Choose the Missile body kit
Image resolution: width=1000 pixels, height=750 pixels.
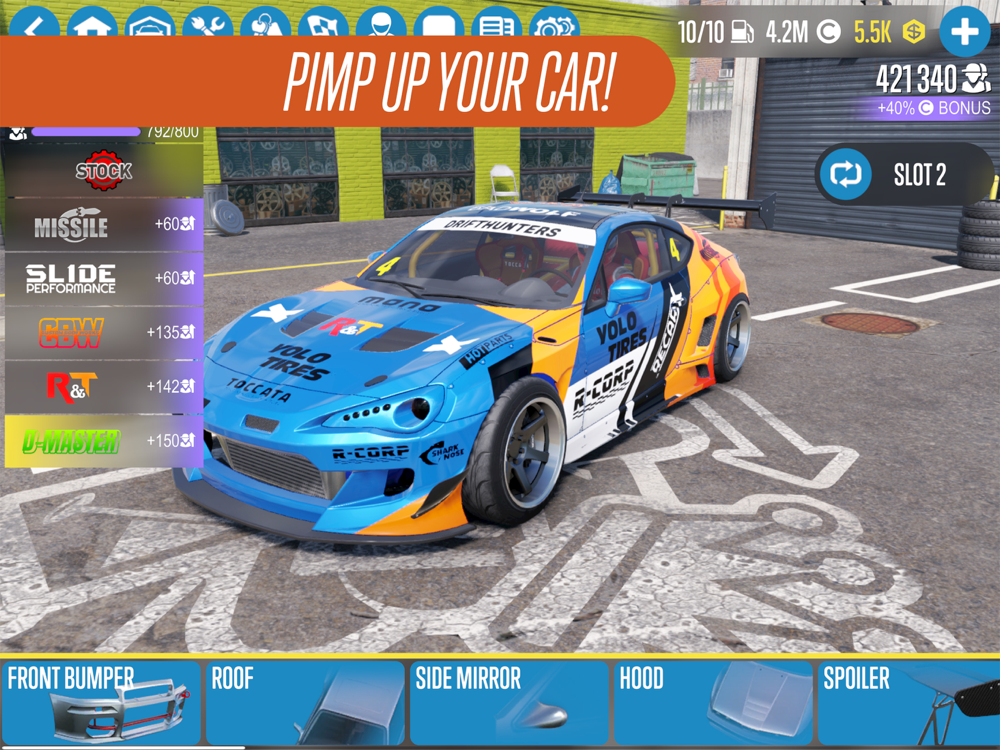click(x=103, y=224)
